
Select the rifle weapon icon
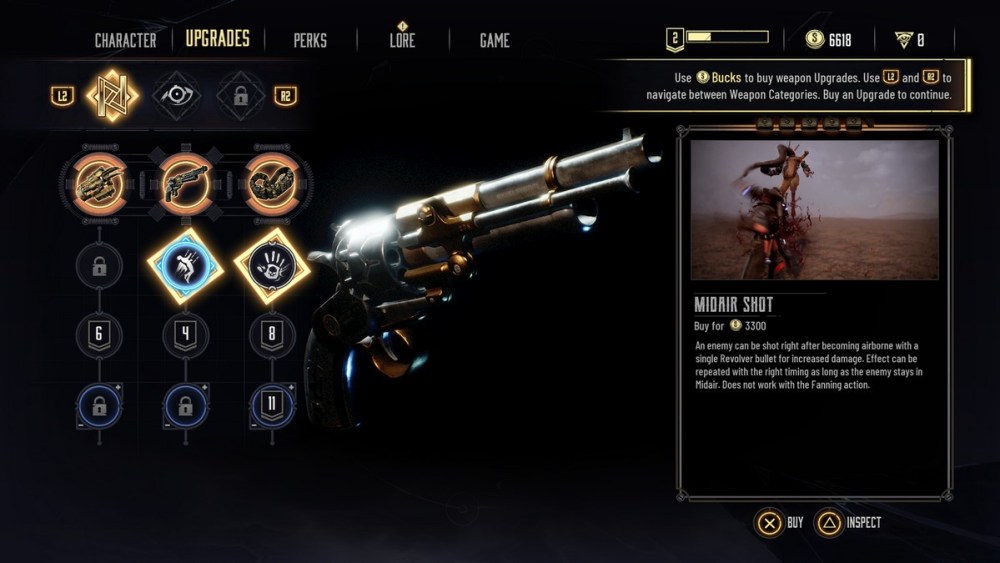pos(271,183)
